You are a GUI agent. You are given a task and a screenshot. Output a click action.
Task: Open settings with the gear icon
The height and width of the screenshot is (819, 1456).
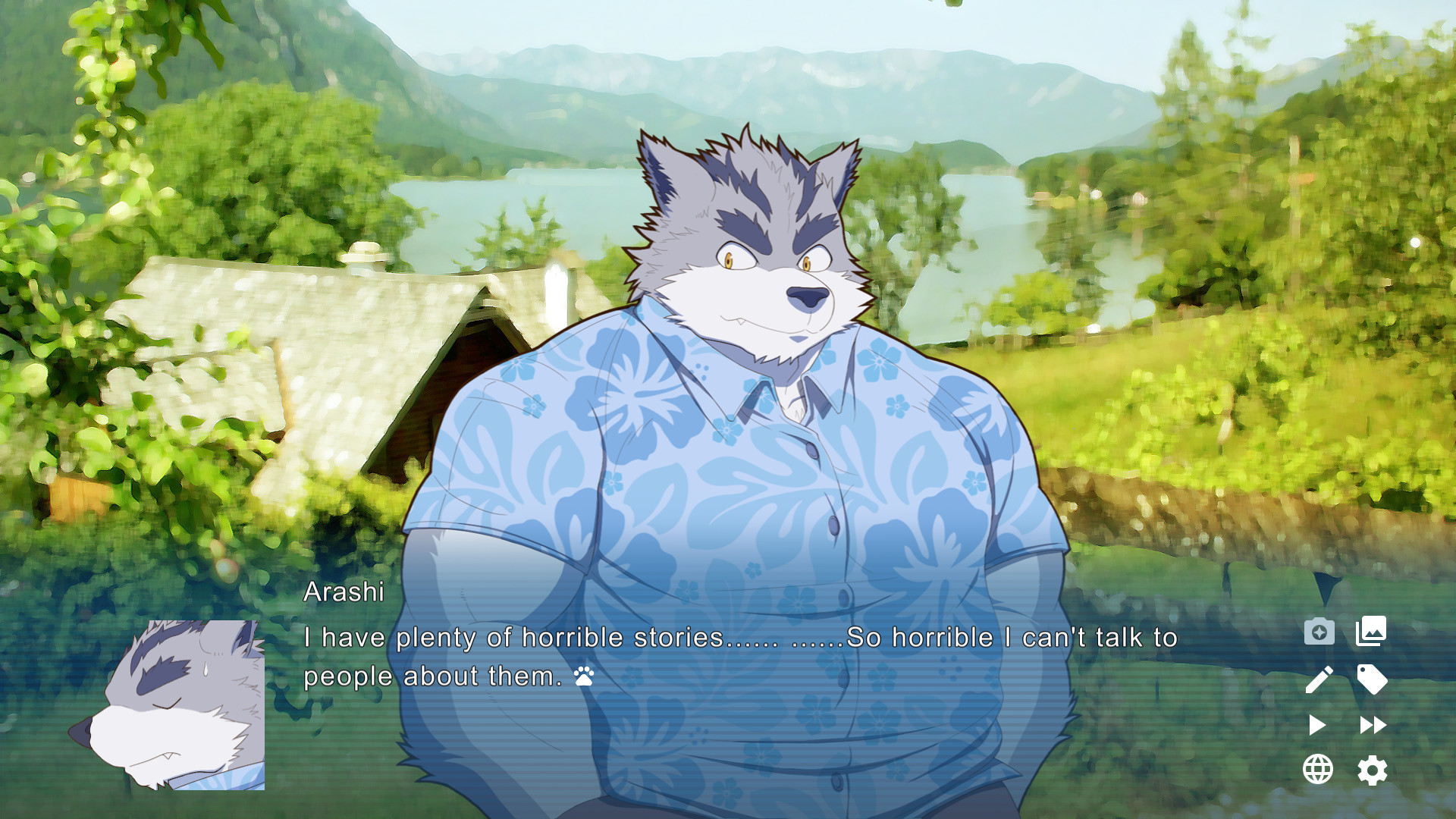point(1373,771)
